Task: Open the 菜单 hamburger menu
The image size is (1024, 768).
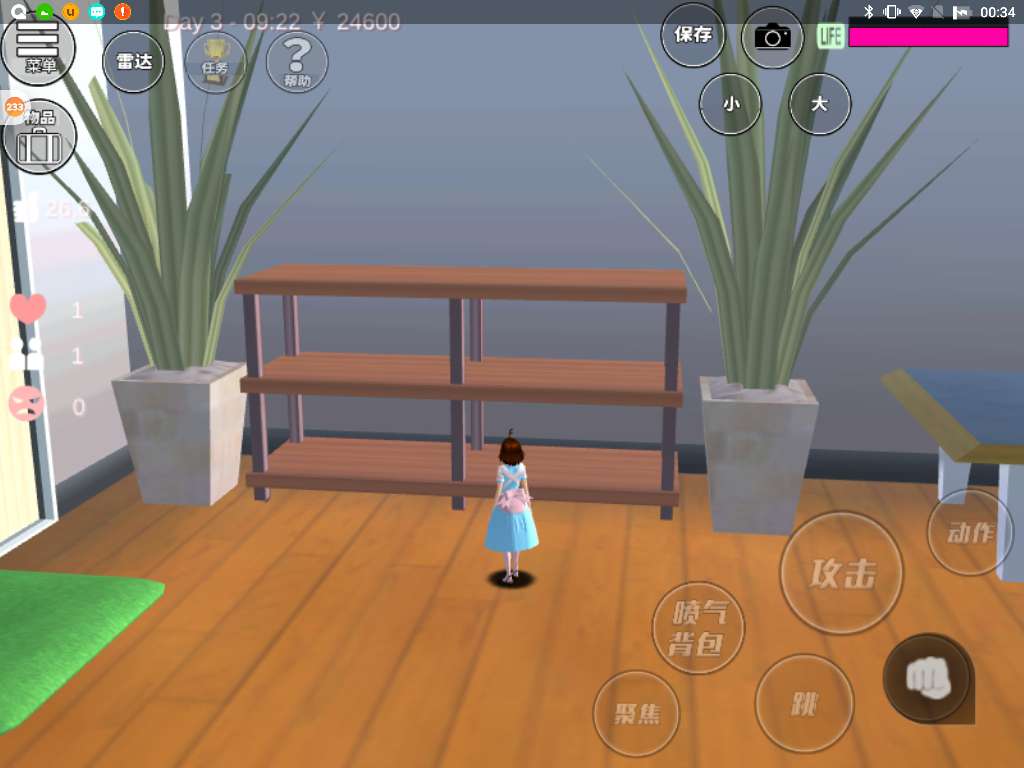Action: coord(38,46)
